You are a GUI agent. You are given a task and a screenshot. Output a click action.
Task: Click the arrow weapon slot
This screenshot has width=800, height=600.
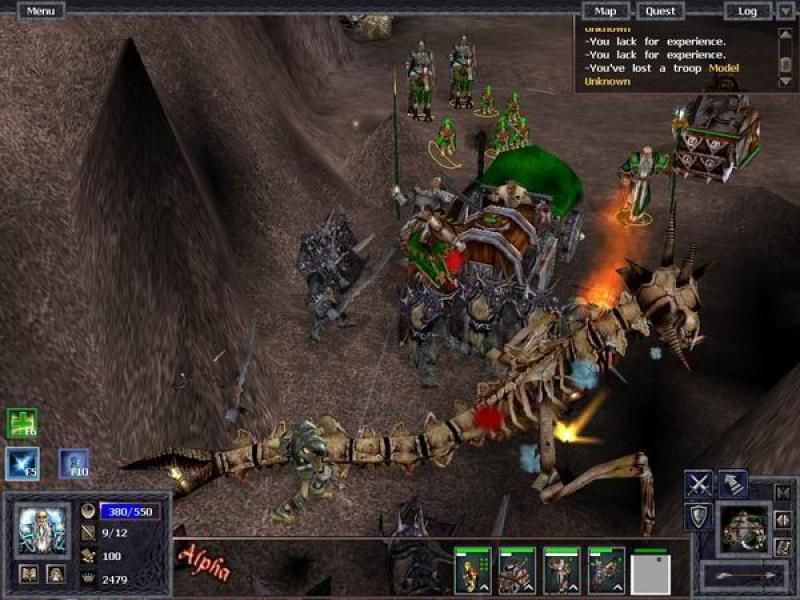coord(744,575)
